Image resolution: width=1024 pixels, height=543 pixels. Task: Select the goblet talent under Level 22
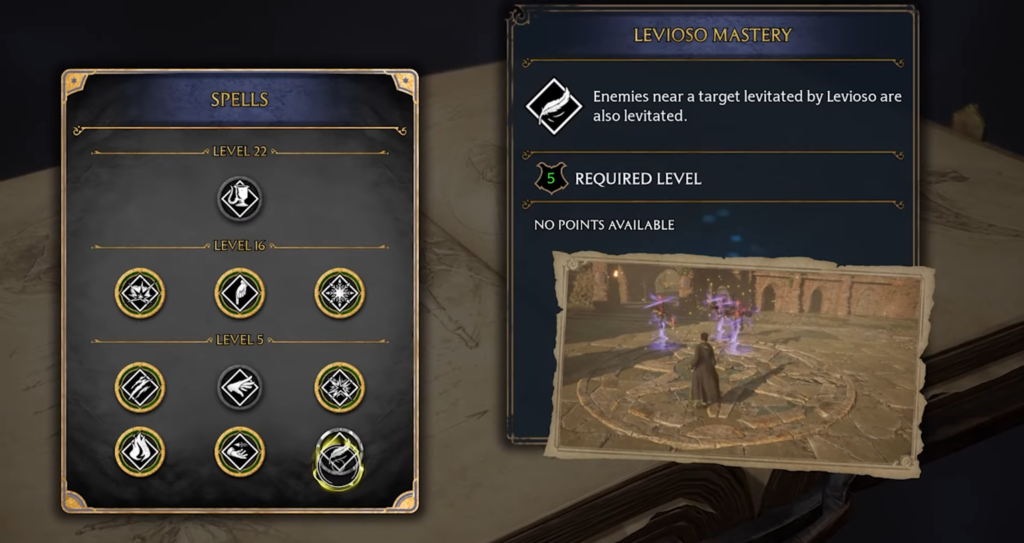(240, 199)
